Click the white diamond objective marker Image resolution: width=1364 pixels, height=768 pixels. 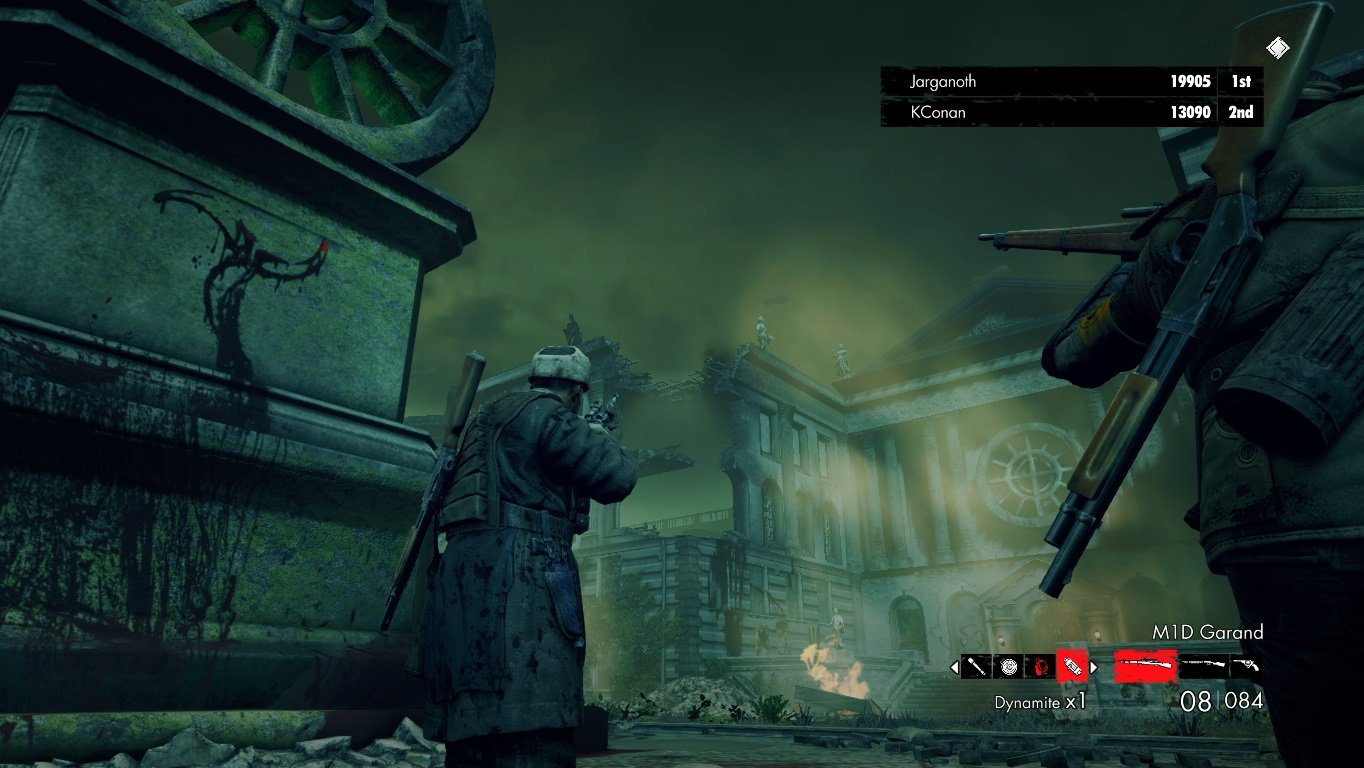pyautogui.click(x=1277, y=47)
